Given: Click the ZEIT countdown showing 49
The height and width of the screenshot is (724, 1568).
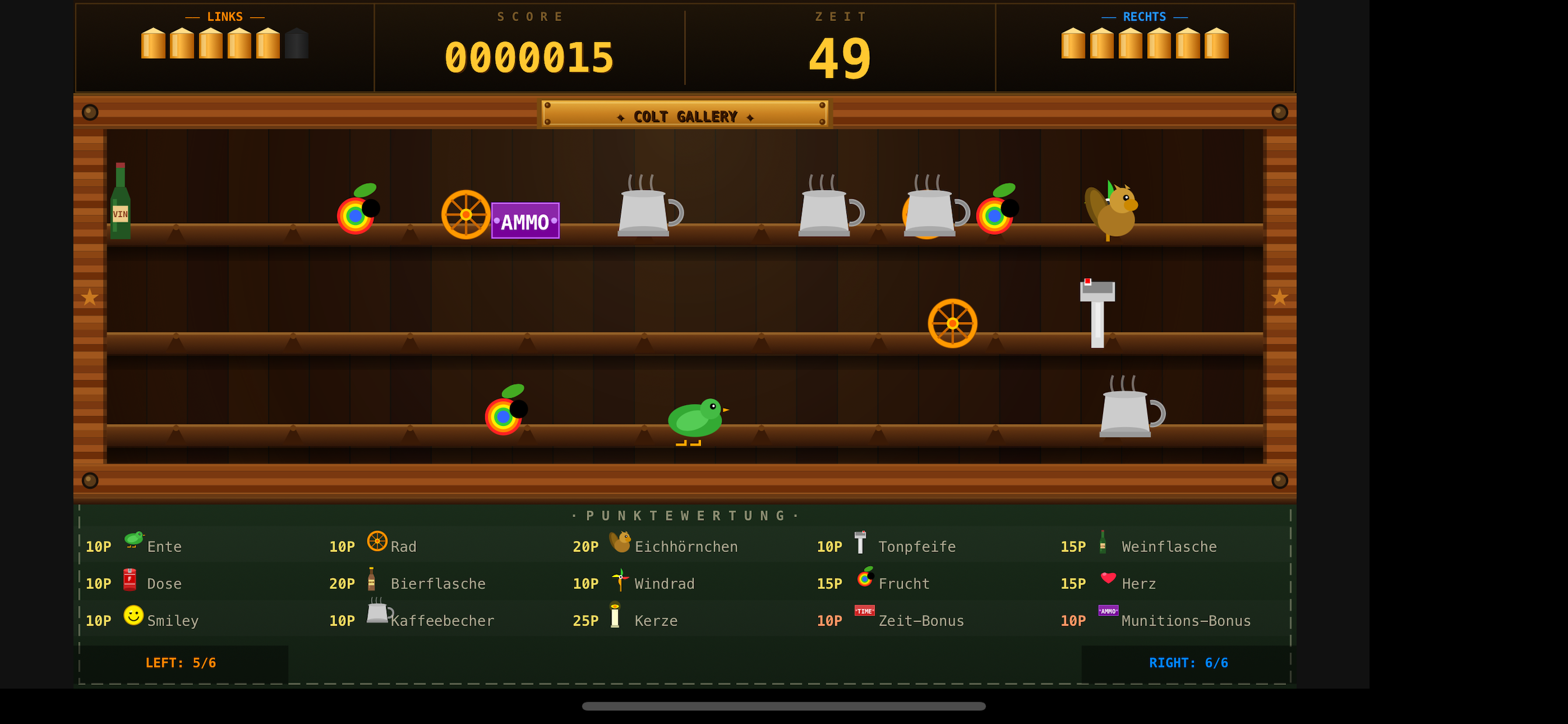Looking at the screenshot, I should [841, 57].
